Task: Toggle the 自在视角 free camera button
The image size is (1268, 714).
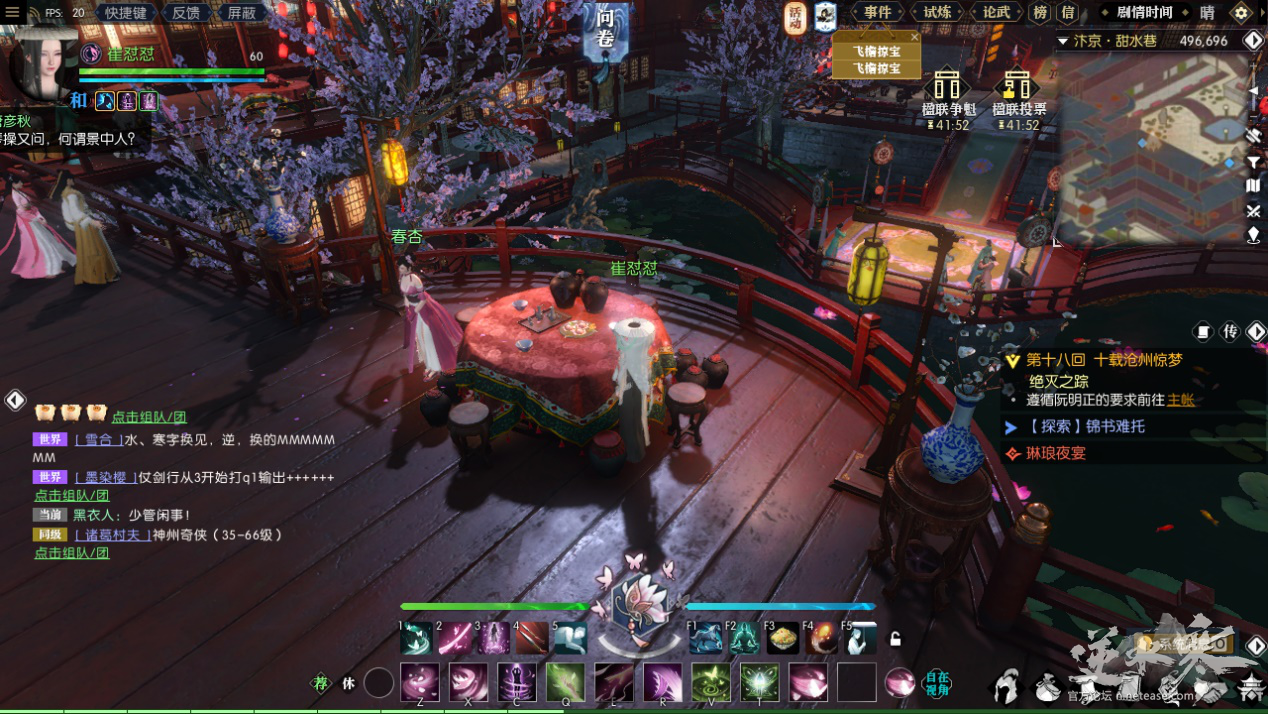Action: [936, 683]
